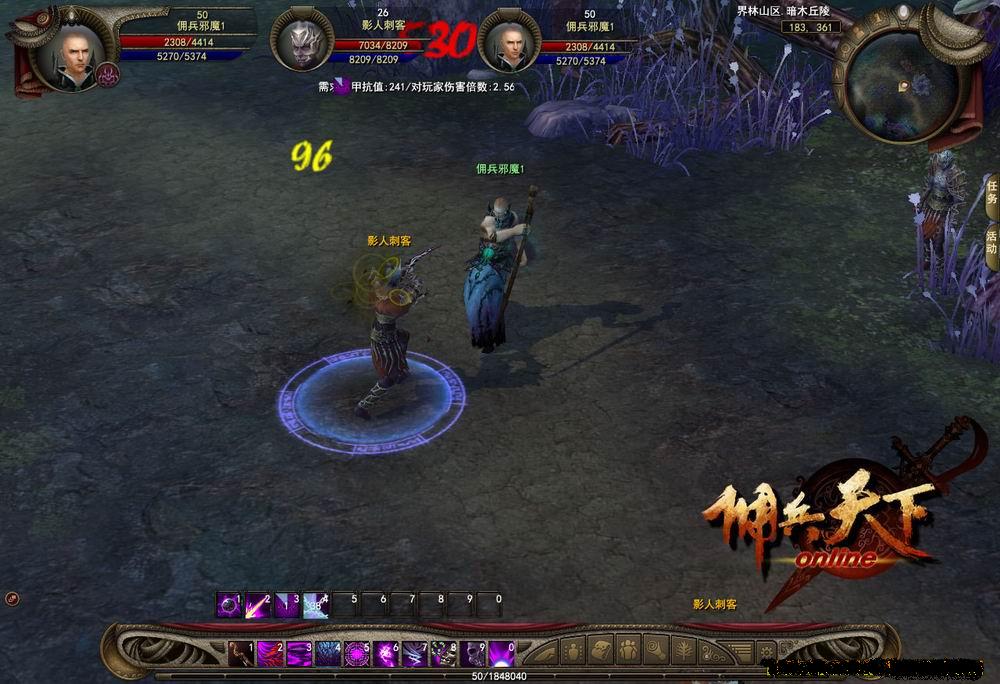Image resolution: width=1000 pixels, height=684 pixels.
Task: Activate the skull skill in slot 9
Action: [472, 654]
